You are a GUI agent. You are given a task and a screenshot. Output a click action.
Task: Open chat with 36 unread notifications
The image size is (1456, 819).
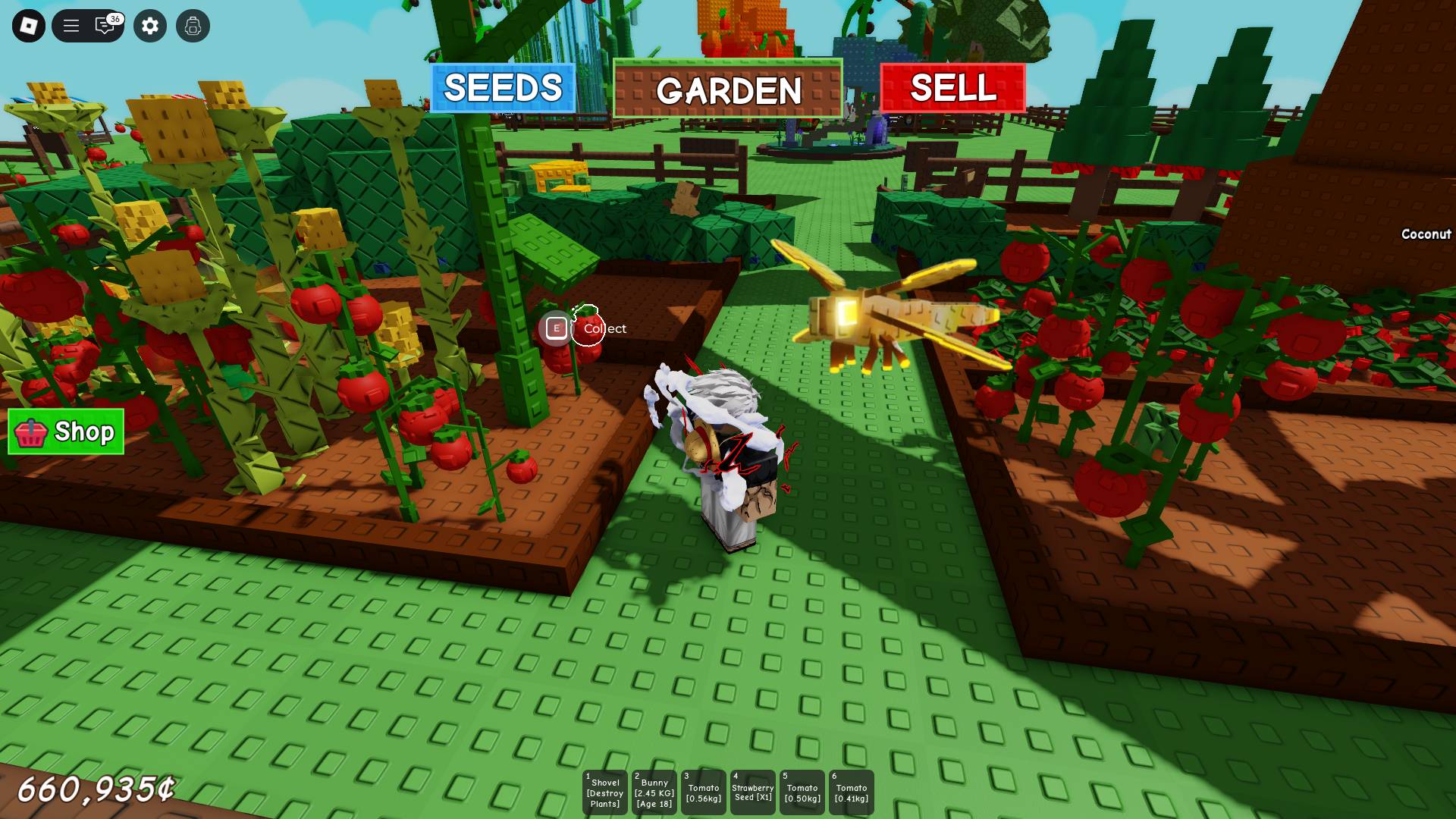105,26
